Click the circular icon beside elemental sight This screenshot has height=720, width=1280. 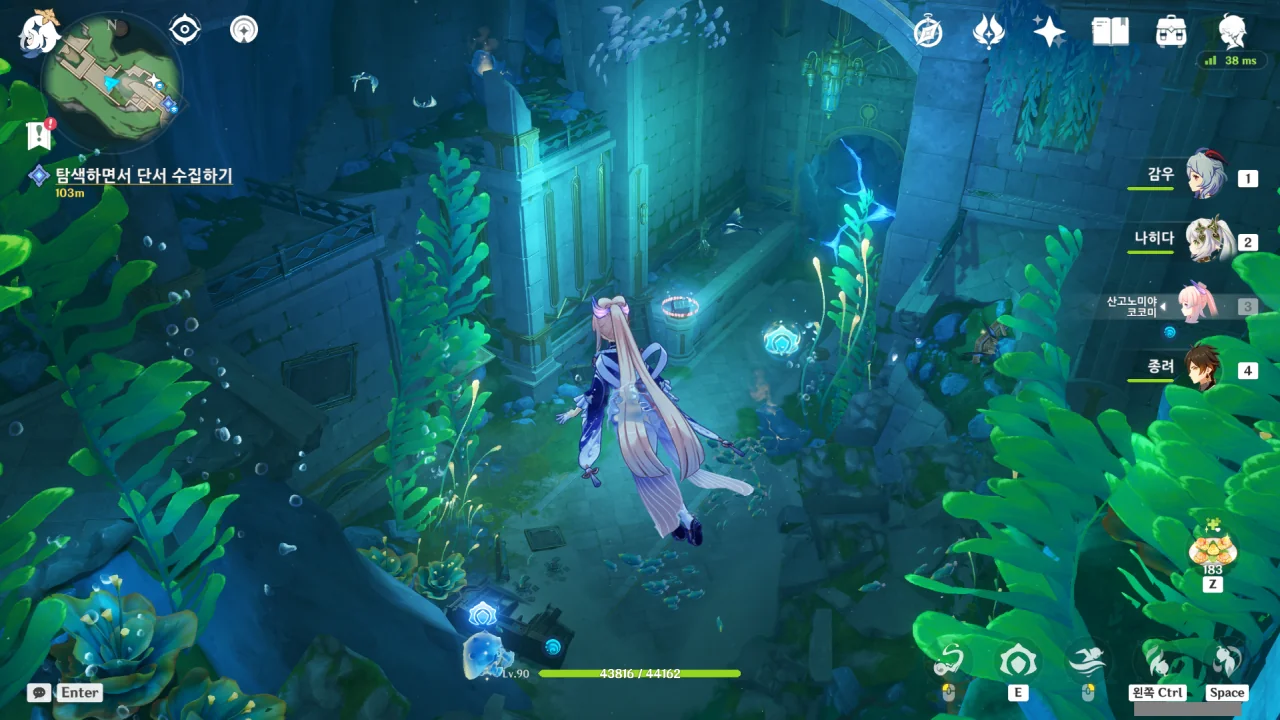tap(243, 30)
